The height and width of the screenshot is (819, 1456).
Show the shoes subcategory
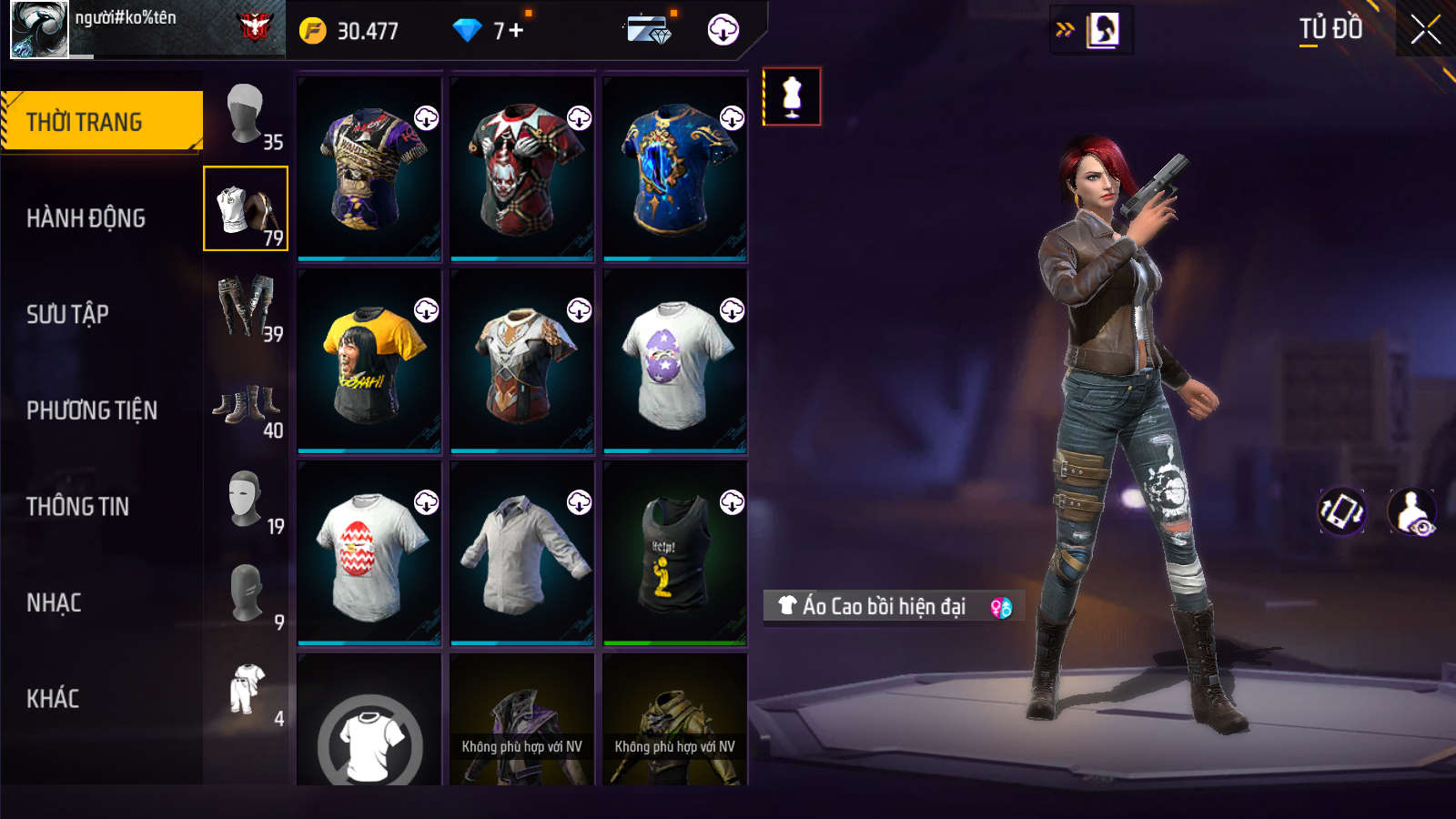pos(246,403)
